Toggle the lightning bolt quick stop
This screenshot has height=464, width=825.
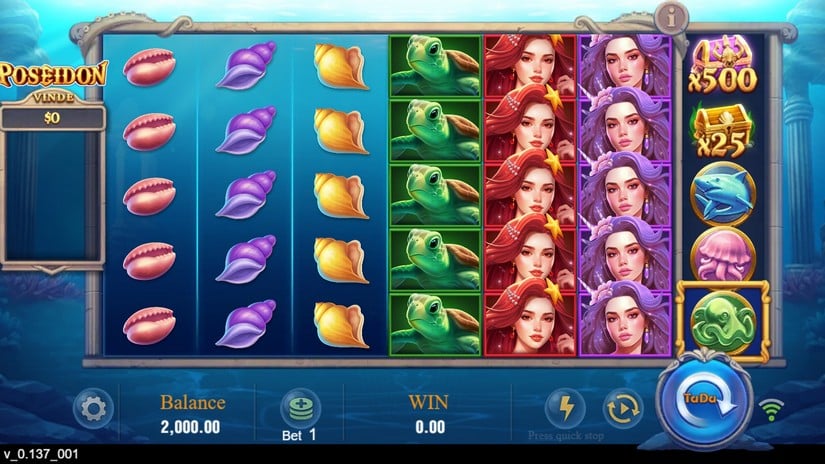click(564, 408)
